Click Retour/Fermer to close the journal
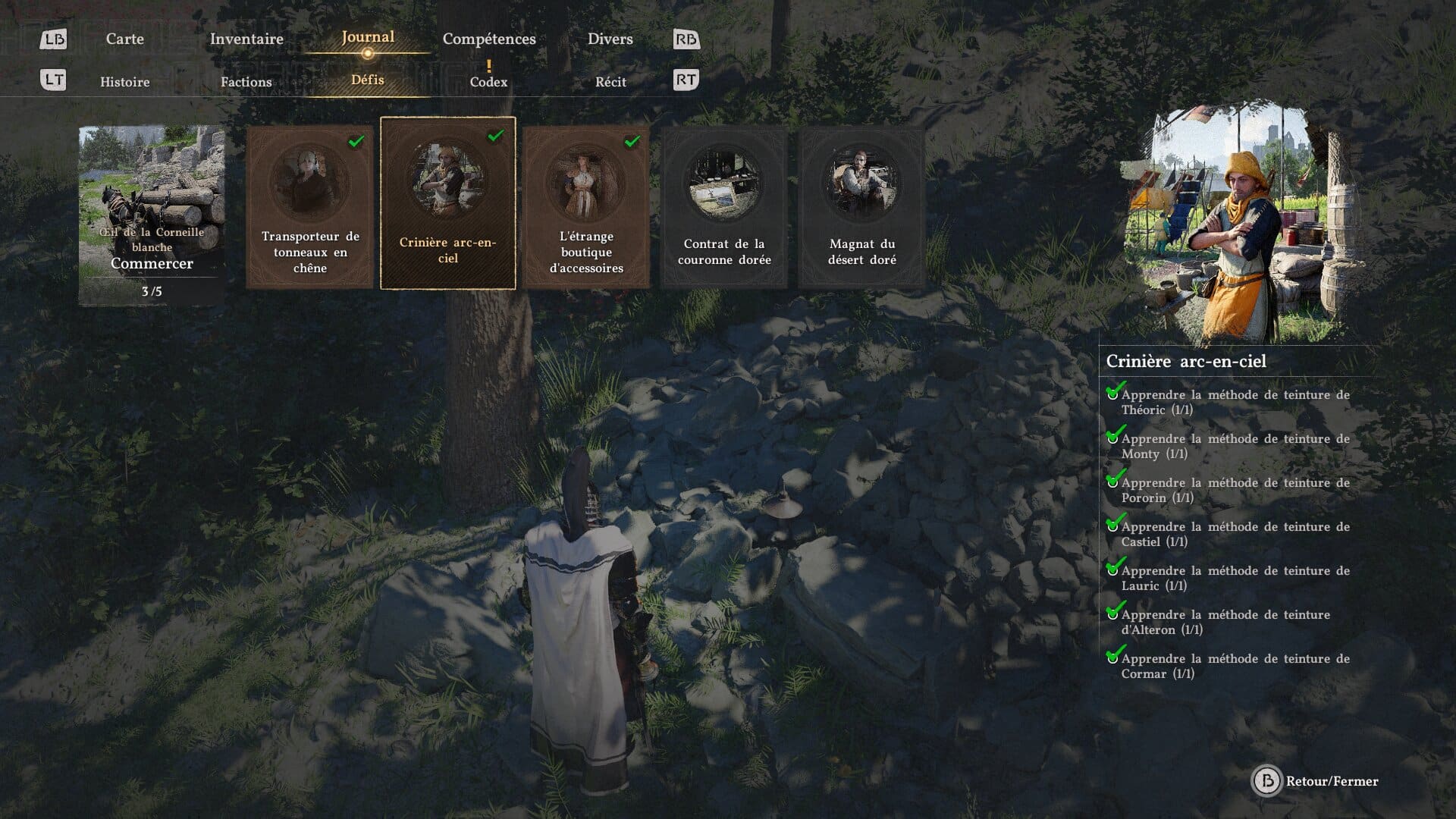 [x=1319, y=781]
